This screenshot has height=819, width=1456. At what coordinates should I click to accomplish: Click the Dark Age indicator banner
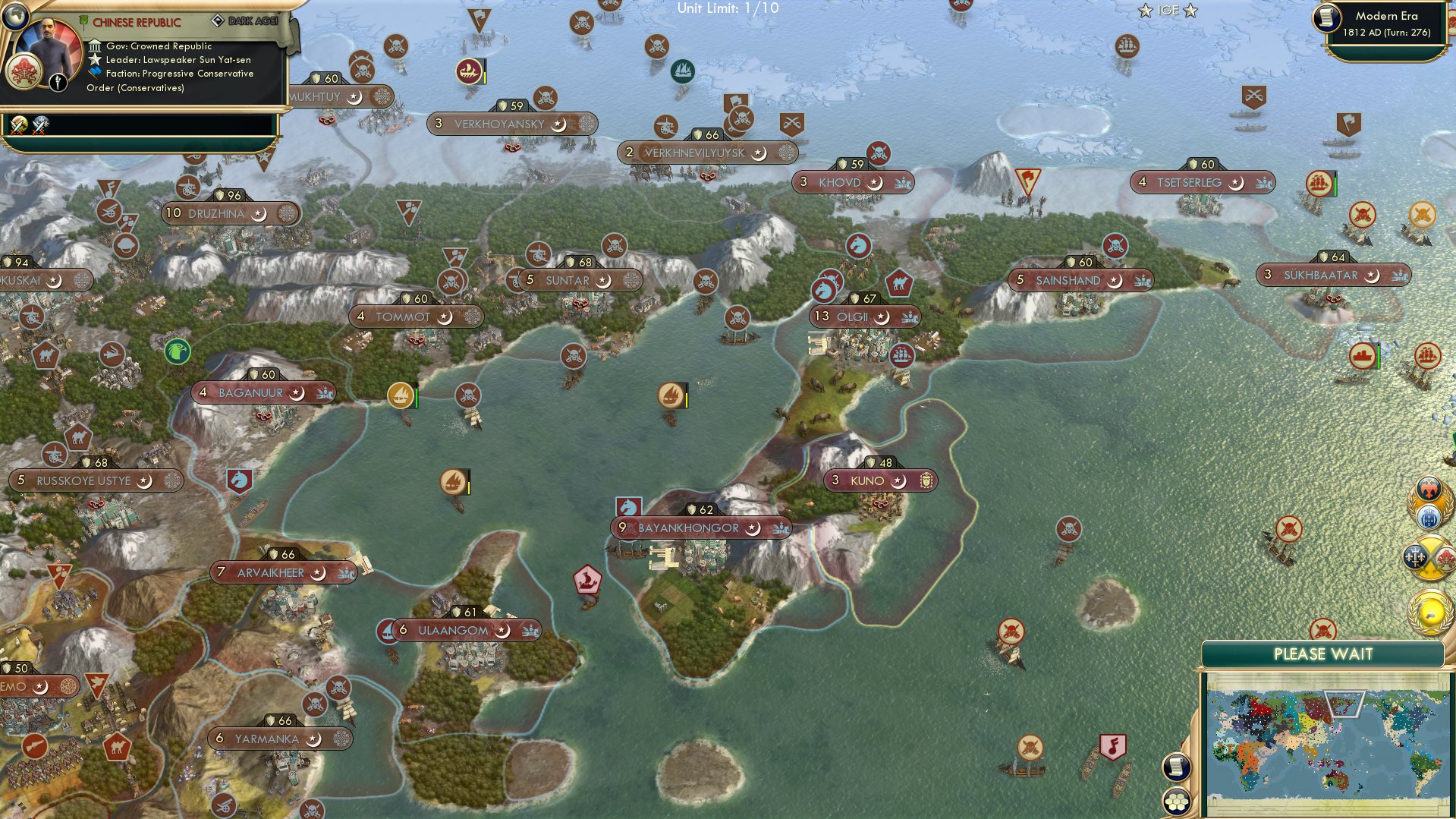tap(250, 20)
